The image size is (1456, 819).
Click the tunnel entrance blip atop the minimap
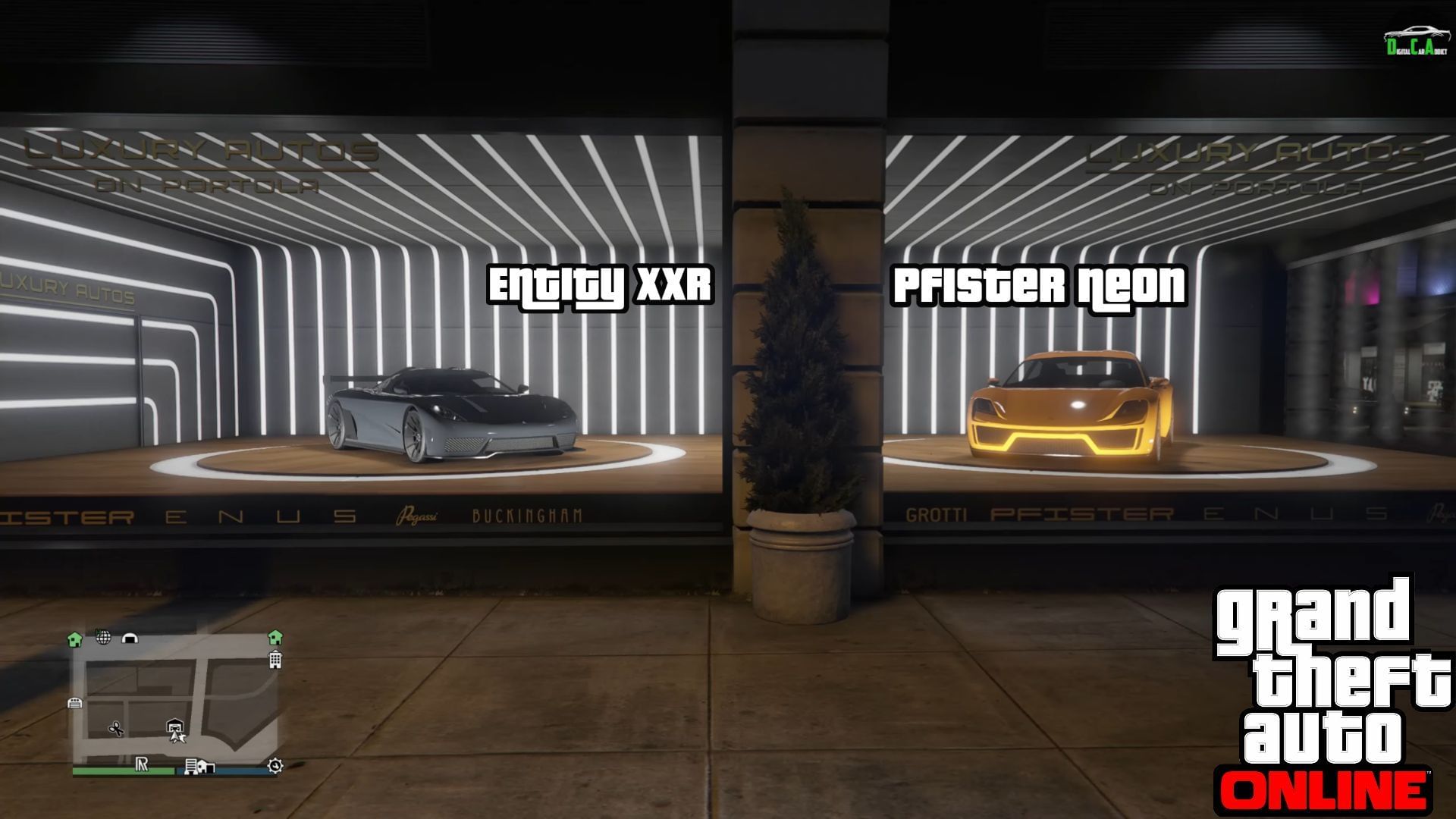click(130, 638)
